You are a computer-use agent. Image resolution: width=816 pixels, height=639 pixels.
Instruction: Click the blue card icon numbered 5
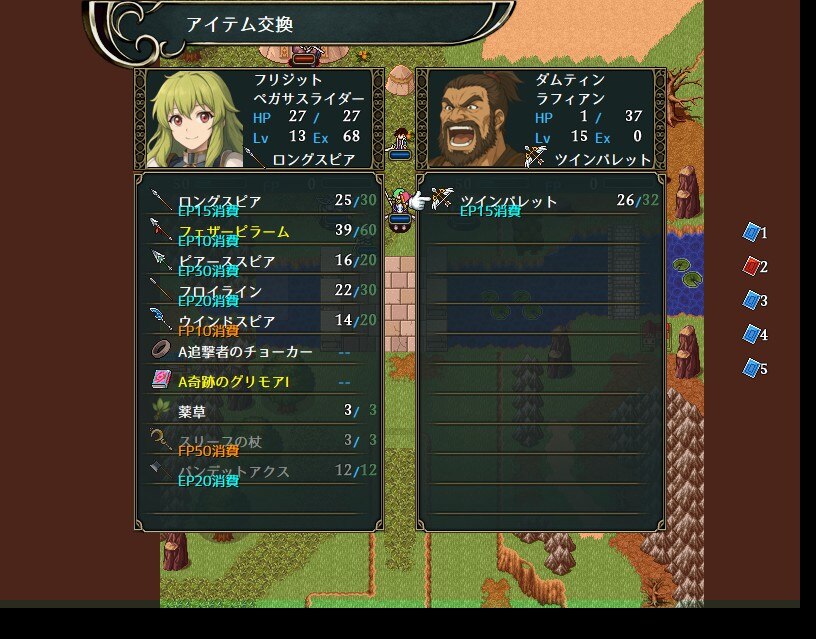(752, 368)
